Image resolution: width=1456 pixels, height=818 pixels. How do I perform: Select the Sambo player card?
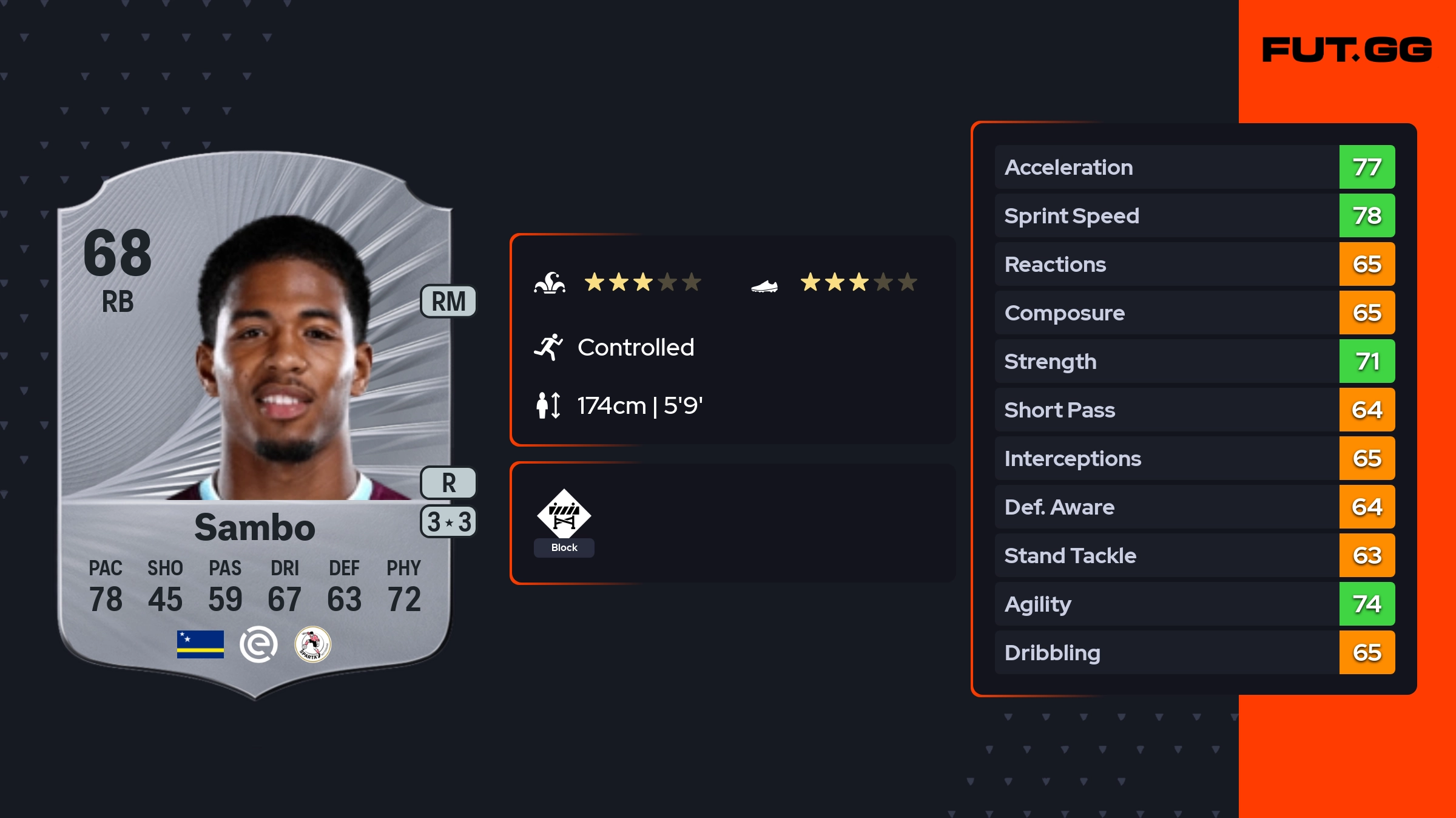(x=255, y=425)
